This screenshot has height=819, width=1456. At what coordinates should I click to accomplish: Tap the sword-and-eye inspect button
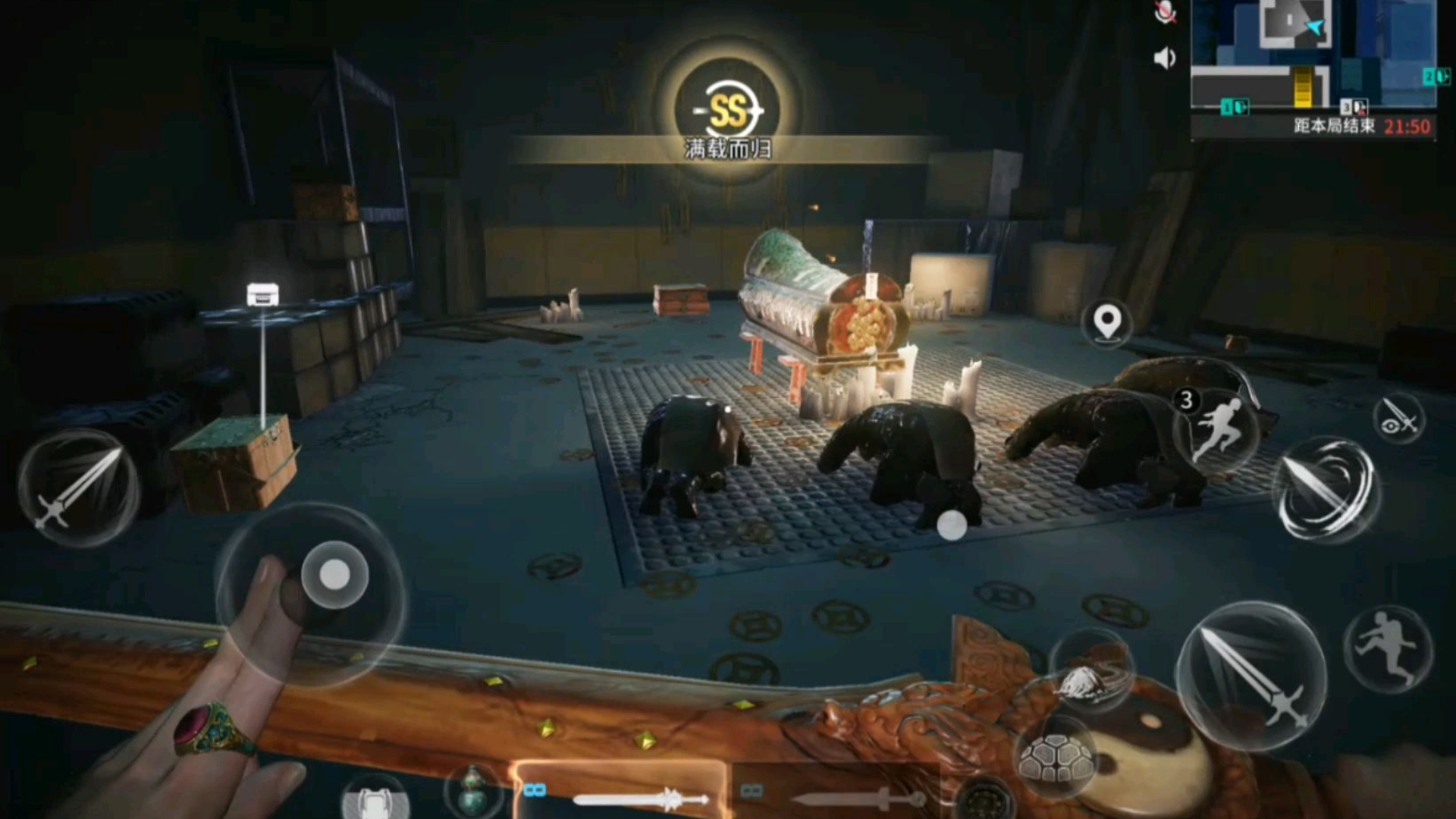click(x=1398, y=419)
